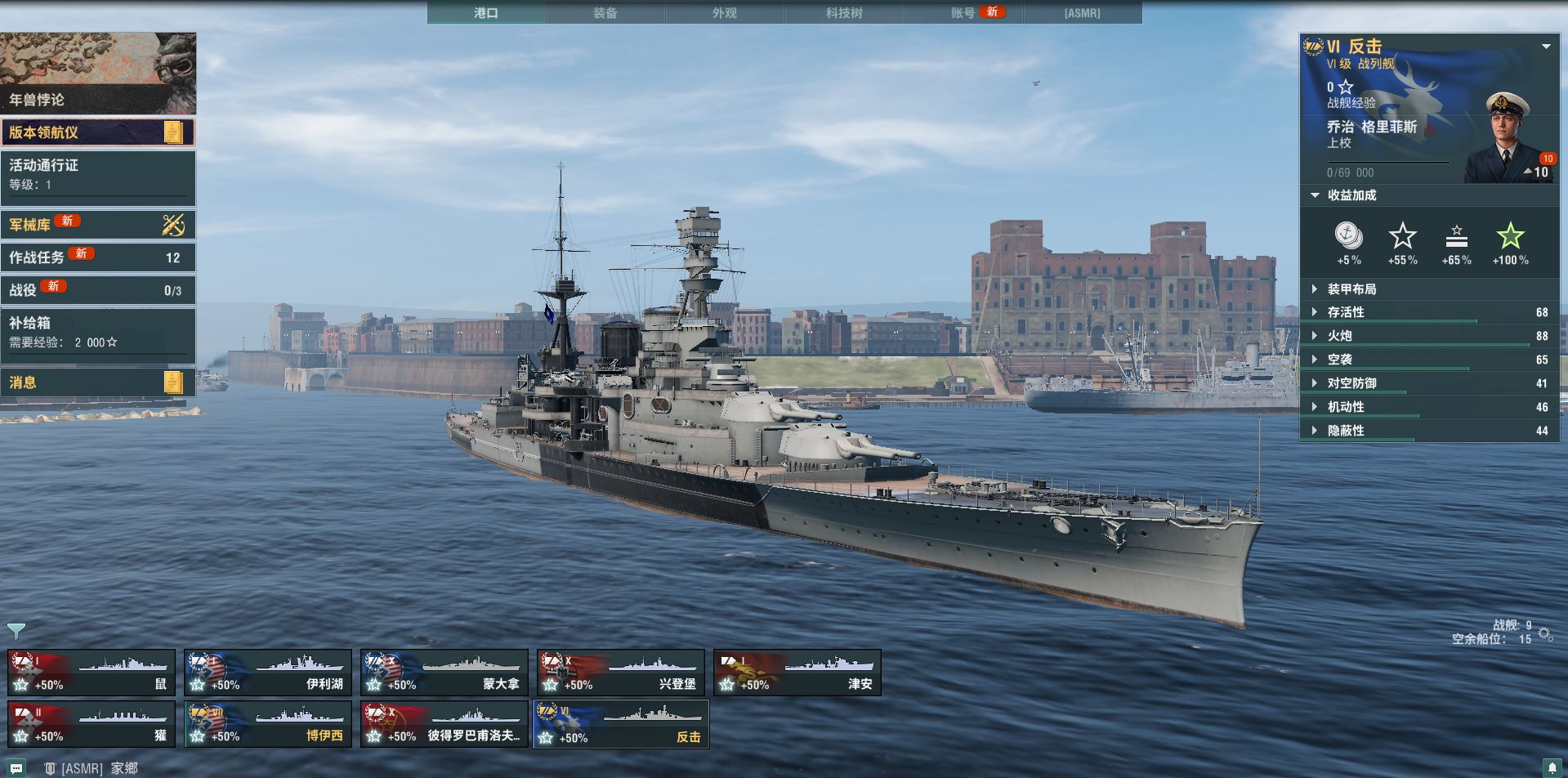The image size is (1568, 778).
Task: Expand the 火炮 stats row
Action: click(1340, 336)
